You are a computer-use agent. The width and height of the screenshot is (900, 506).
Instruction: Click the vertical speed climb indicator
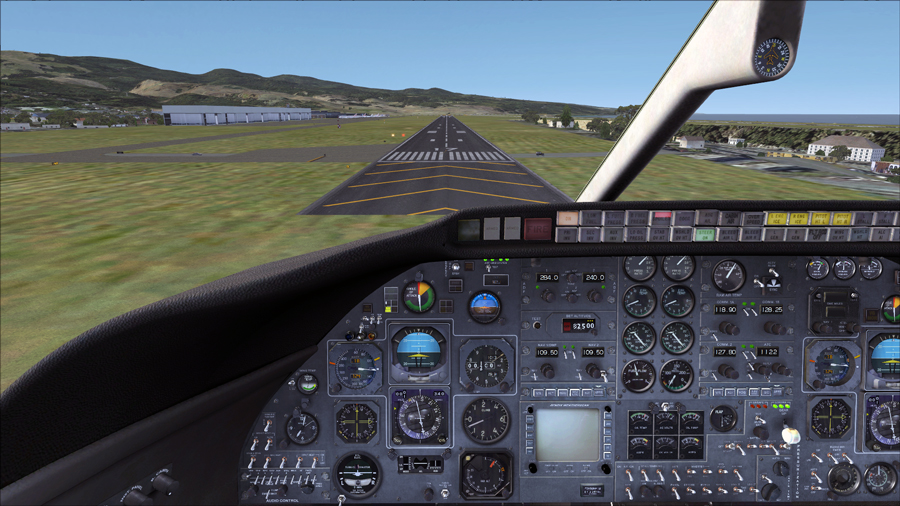486,421
